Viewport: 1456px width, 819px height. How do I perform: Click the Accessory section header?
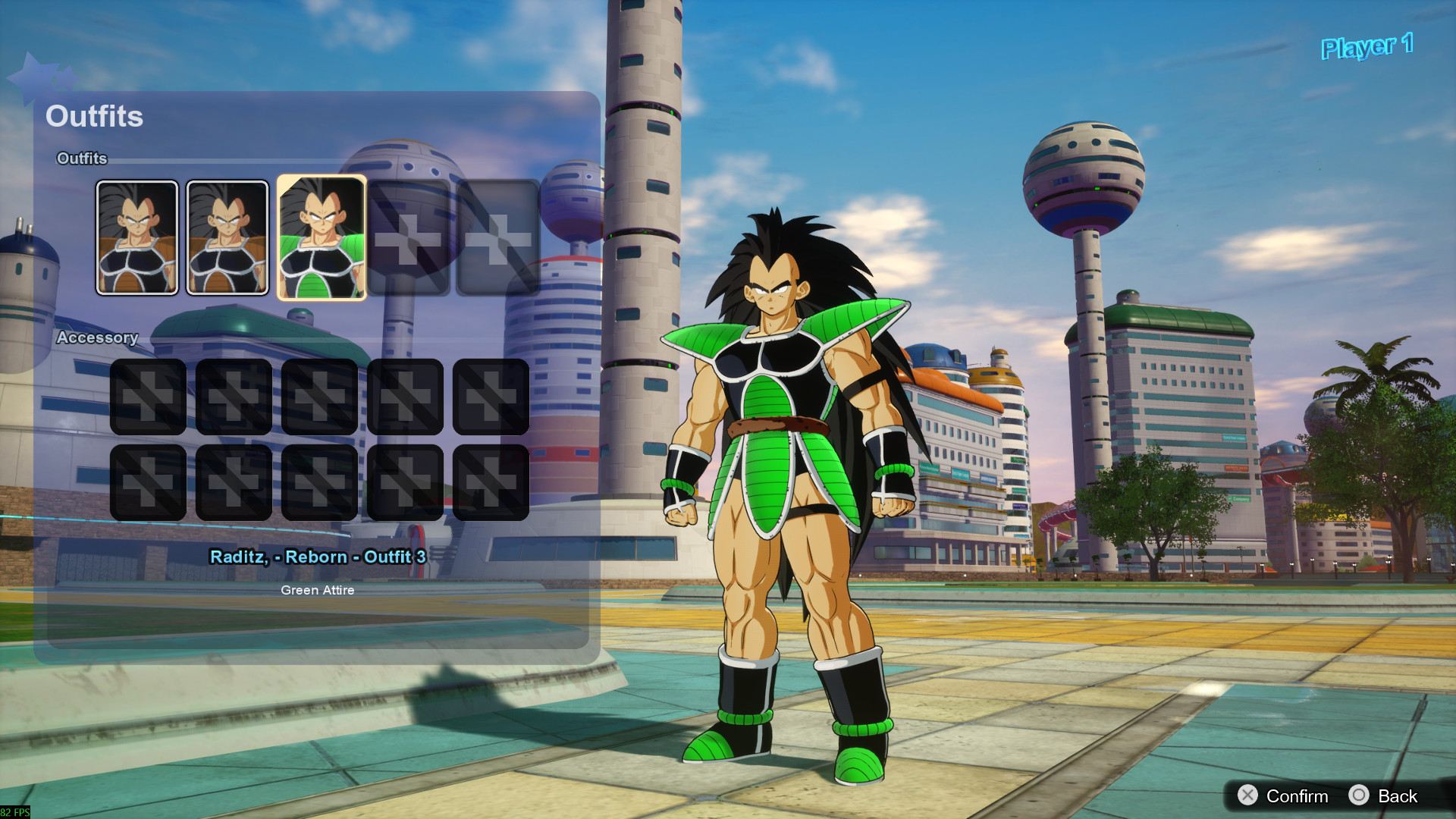pyautogui.click(x=99, y=338)
